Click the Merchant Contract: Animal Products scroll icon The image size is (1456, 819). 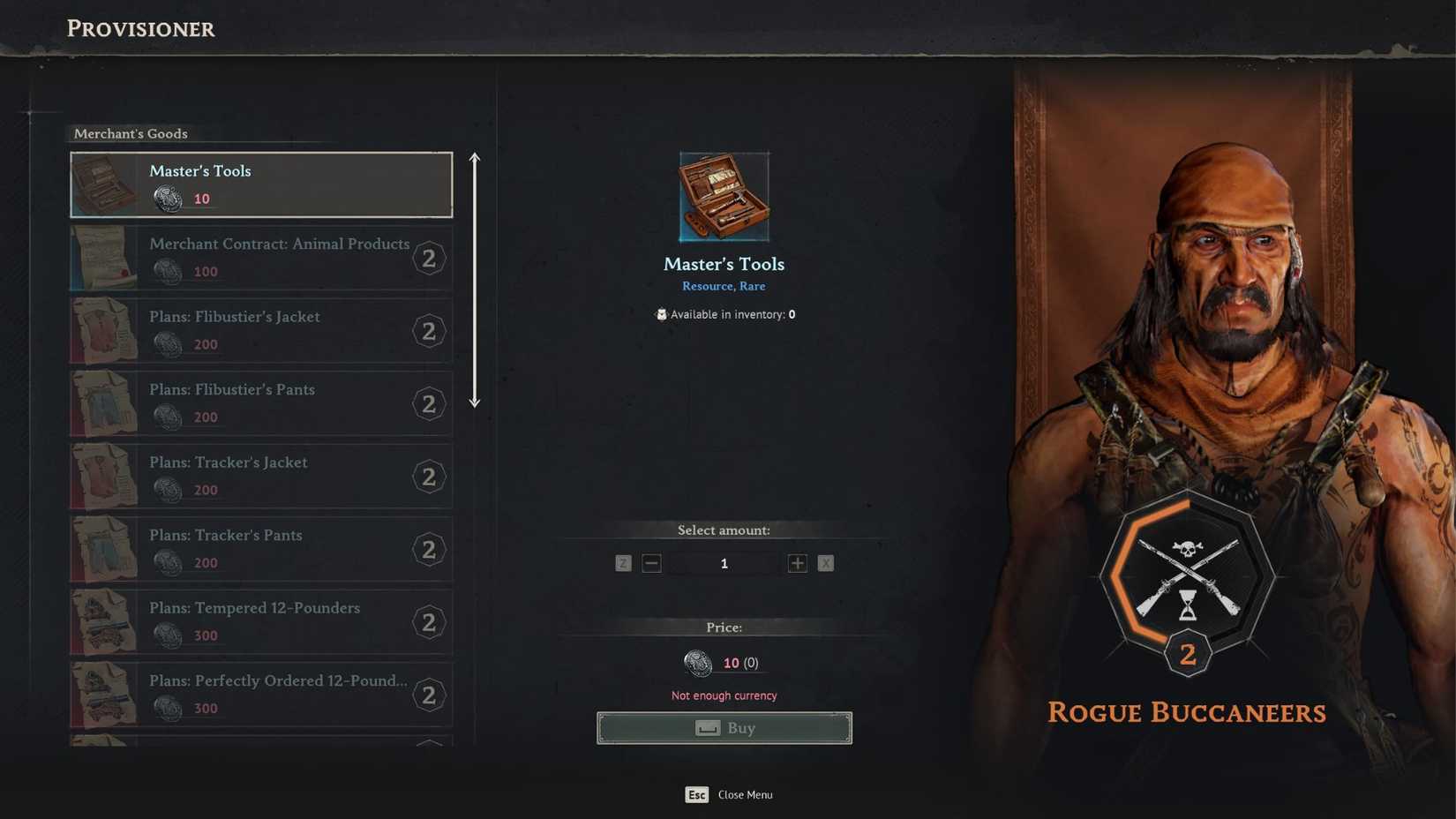tap(103, 257)
